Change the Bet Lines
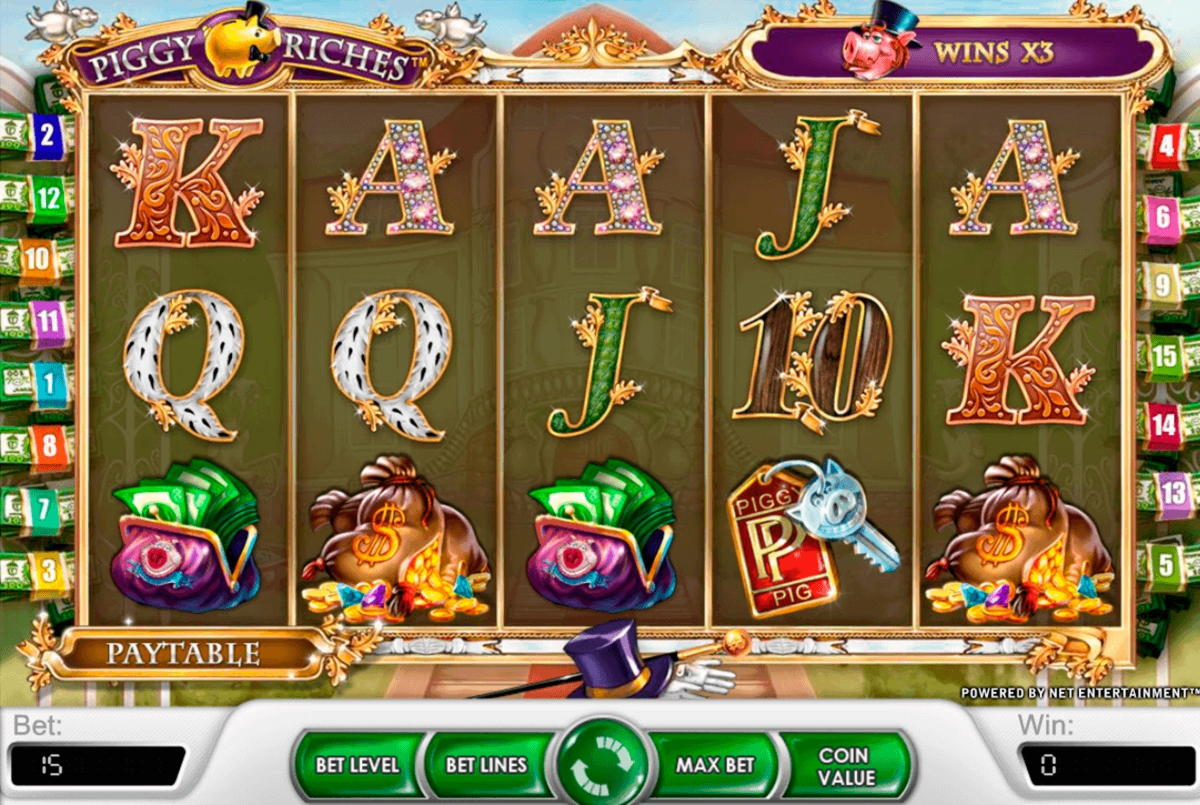1200x805 pixels. (486, 765)
